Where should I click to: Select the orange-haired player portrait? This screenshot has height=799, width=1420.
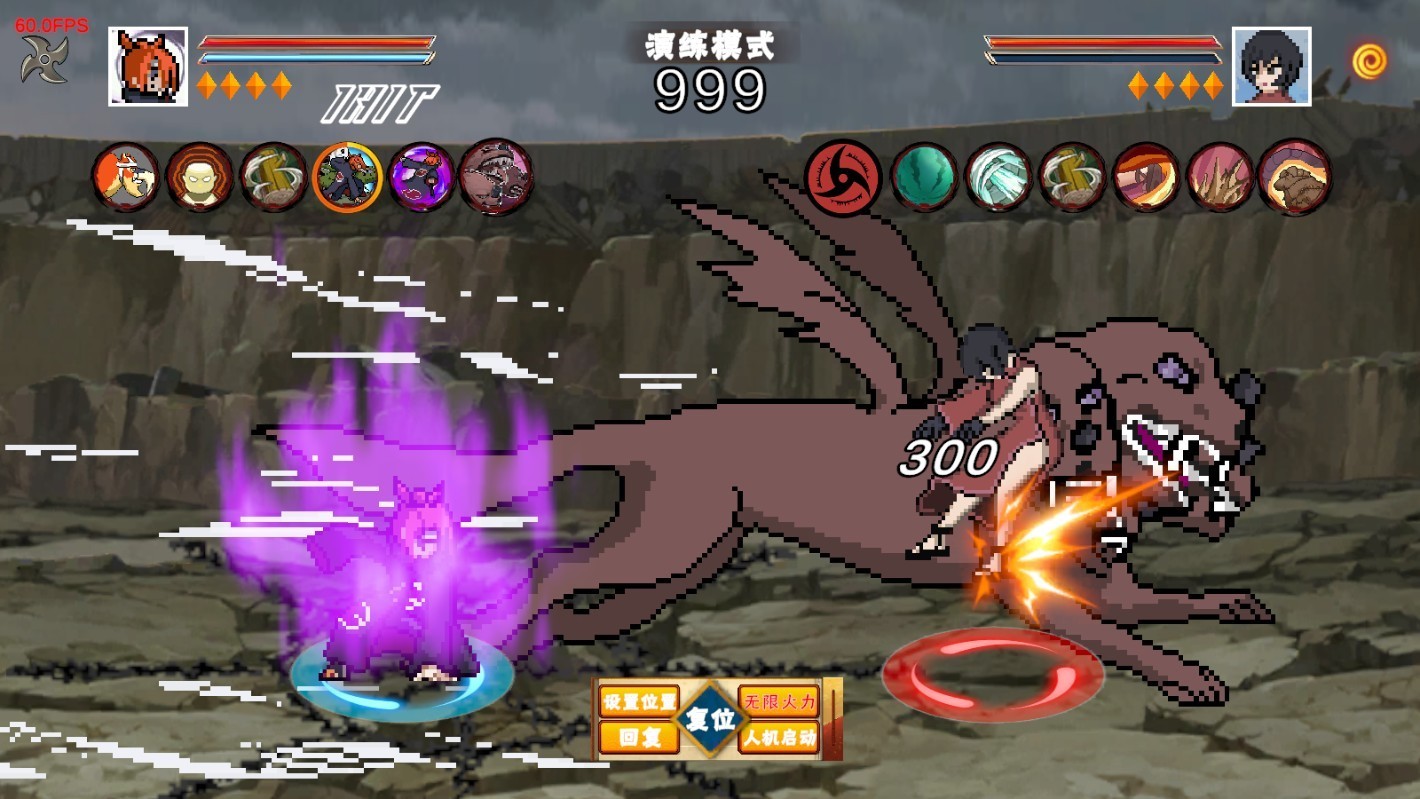click(x=148, y=66)
